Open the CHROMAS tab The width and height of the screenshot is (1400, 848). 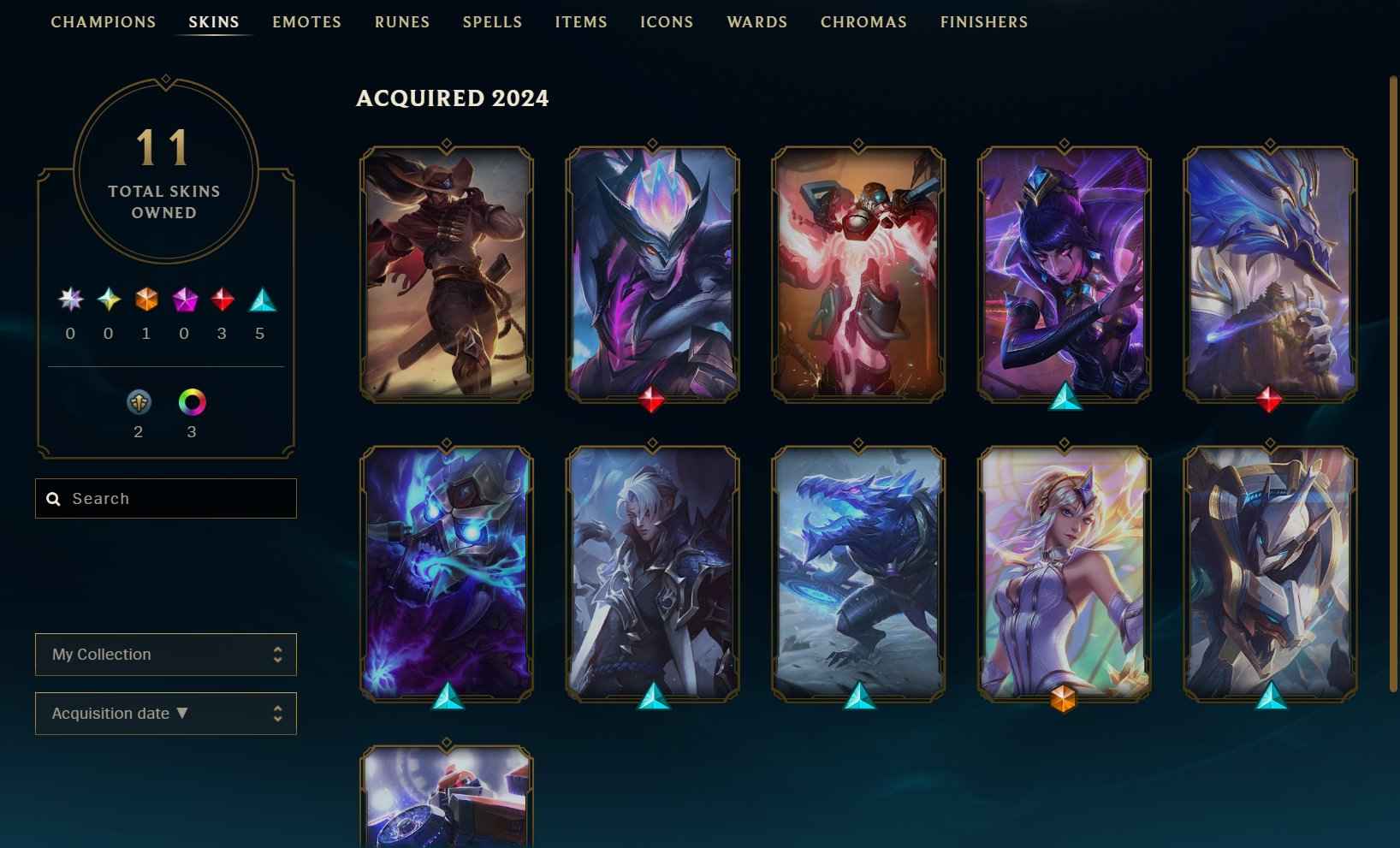[863, 22]
